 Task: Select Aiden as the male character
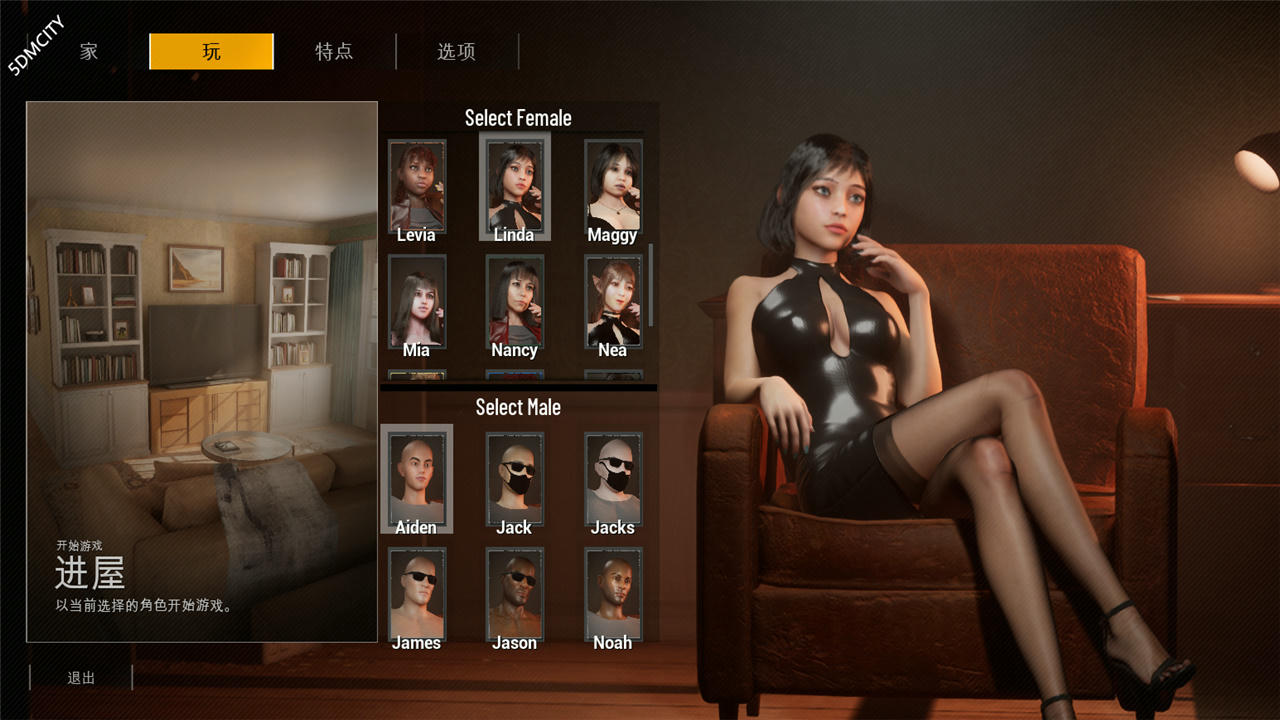click(x=416, y=477)
